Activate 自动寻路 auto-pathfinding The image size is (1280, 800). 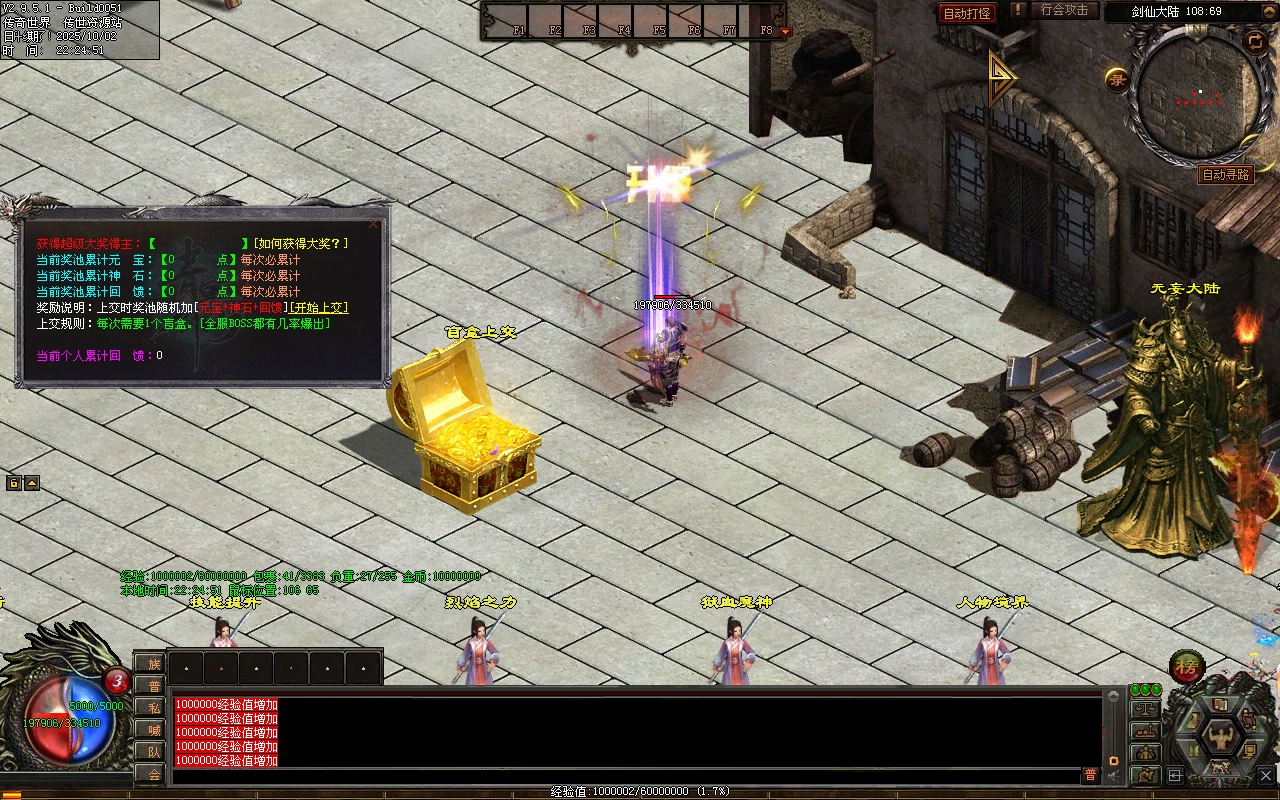[x=1226, y=174]
